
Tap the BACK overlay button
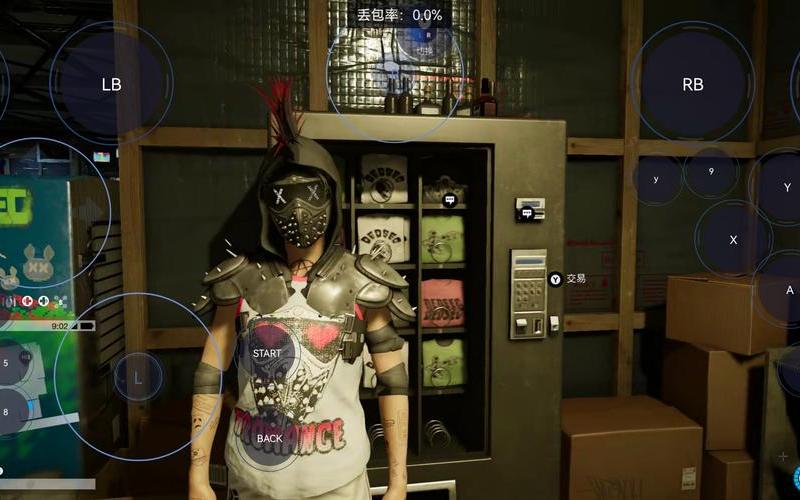coord(269,438)
